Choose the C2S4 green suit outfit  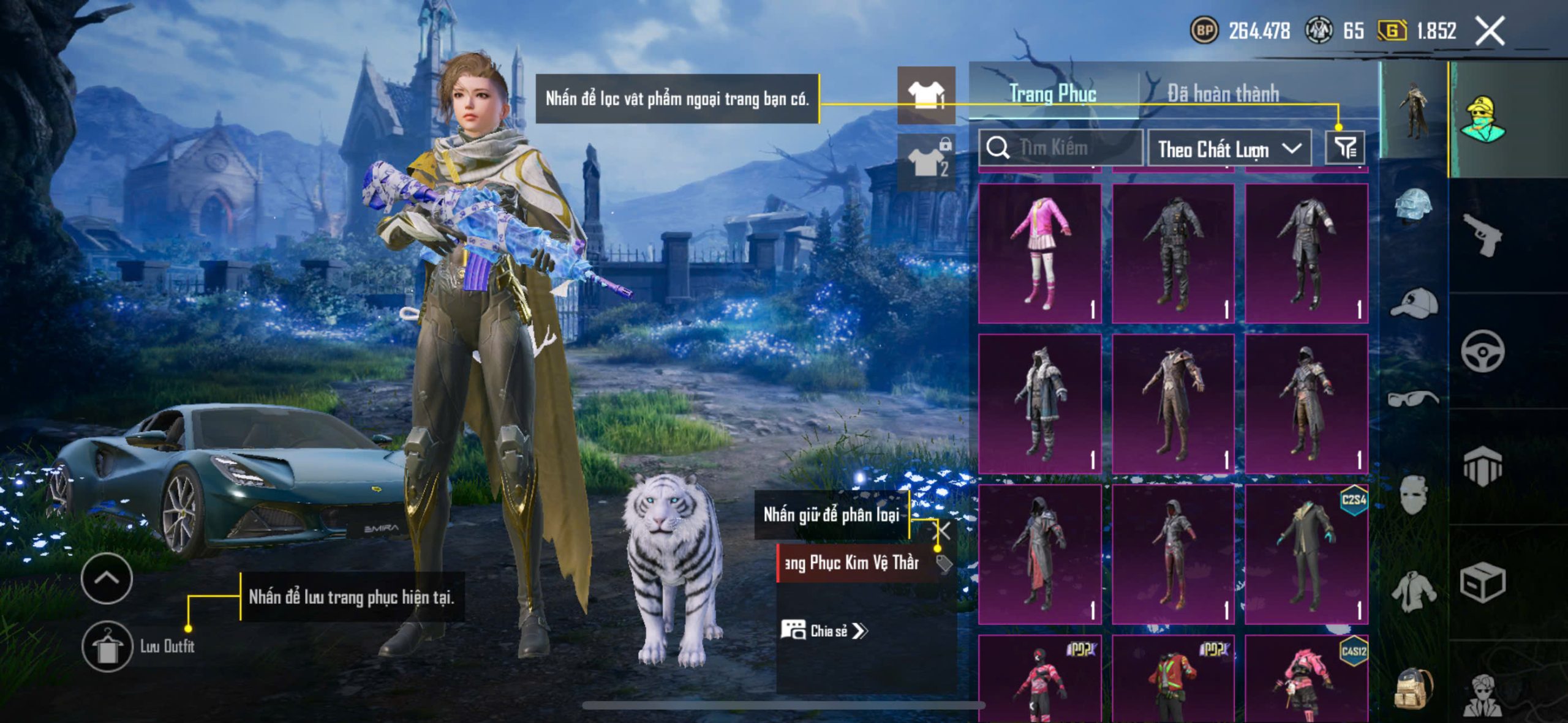[x=1306, y=554]
